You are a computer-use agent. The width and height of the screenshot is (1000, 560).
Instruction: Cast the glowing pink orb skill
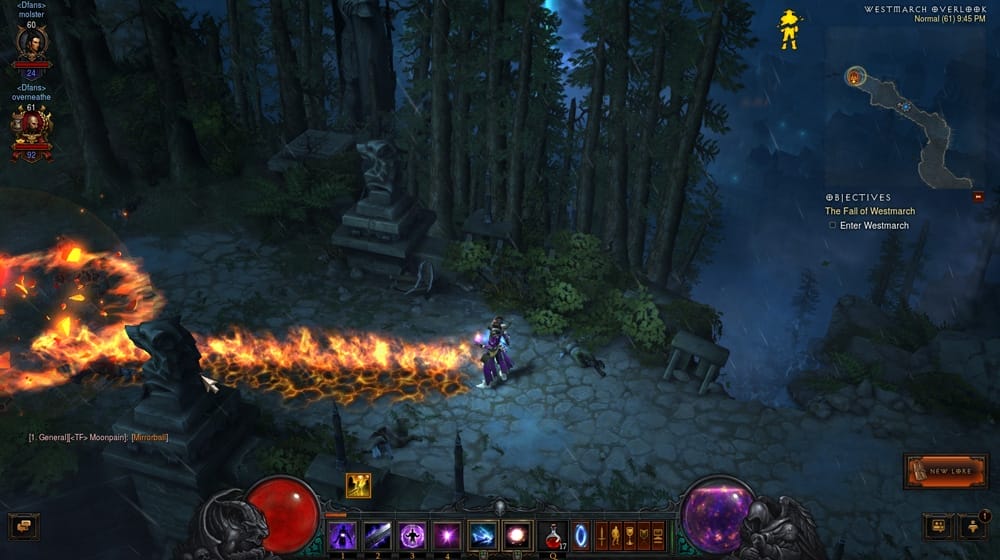coord(517,535)
